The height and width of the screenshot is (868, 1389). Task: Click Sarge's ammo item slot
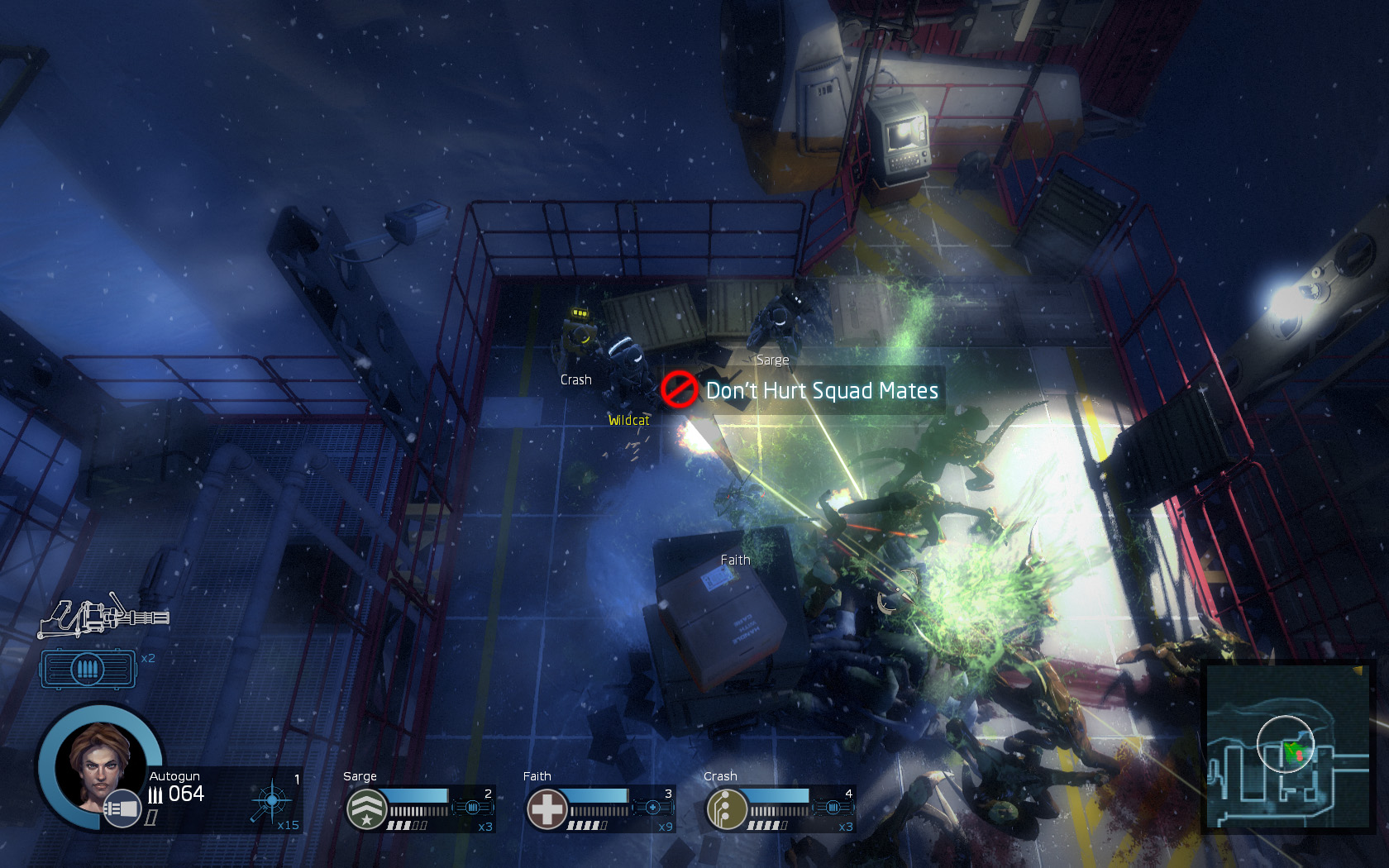[x=473, y=807]
